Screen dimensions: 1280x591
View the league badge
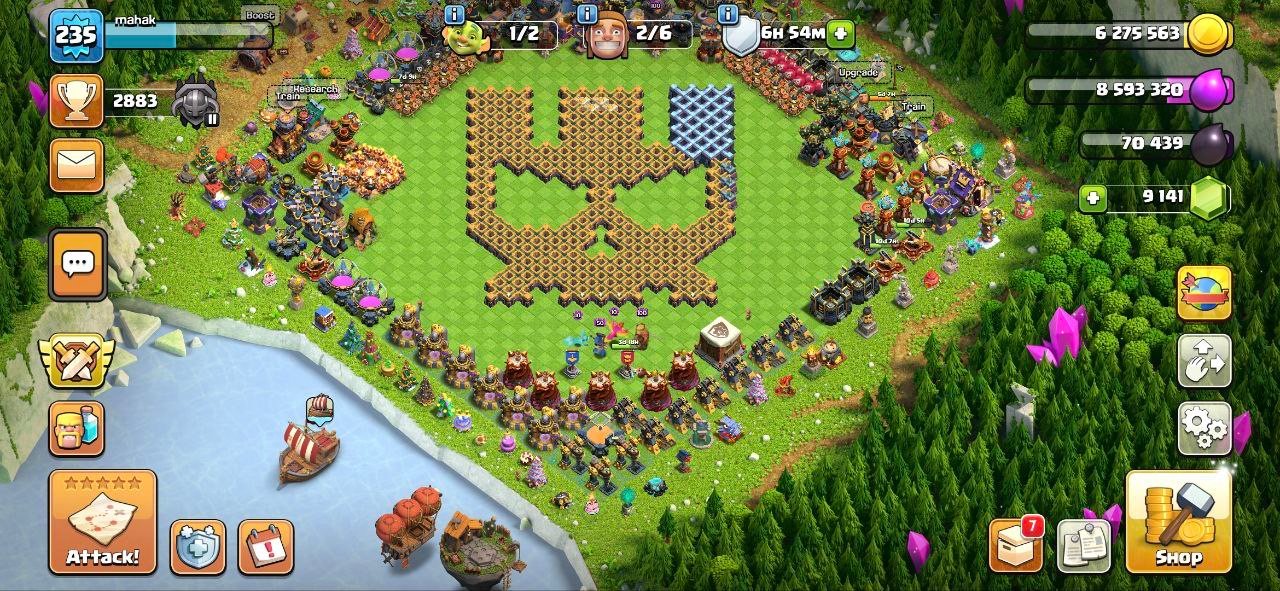[x=196, y=102]
